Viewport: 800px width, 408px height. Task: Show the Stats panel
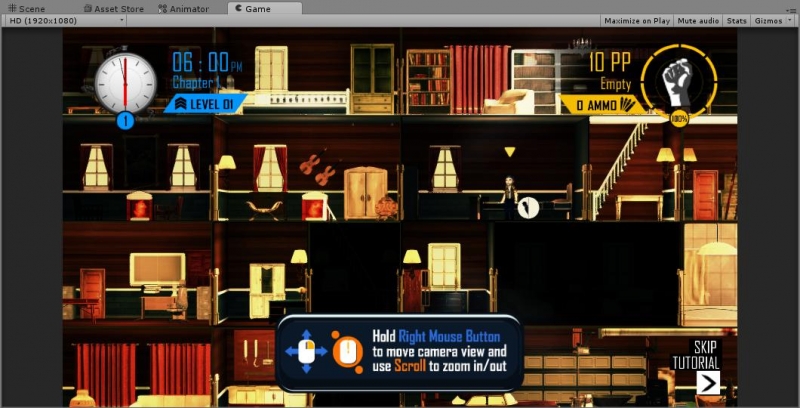pyautogui.click(x=736, y=20)
